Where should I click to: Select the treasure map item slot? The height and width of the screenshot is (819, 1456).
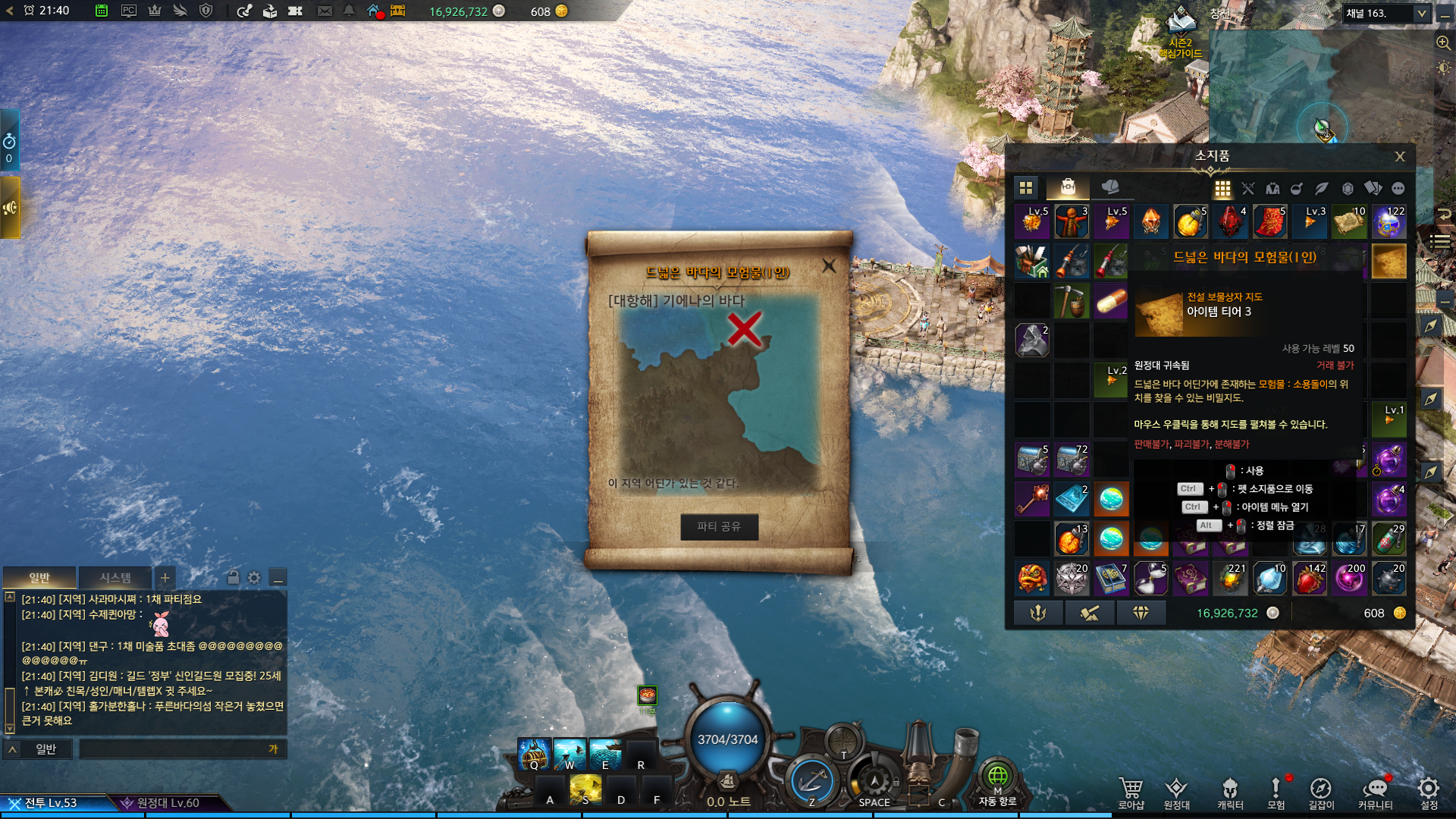(x=1389, y=261)
